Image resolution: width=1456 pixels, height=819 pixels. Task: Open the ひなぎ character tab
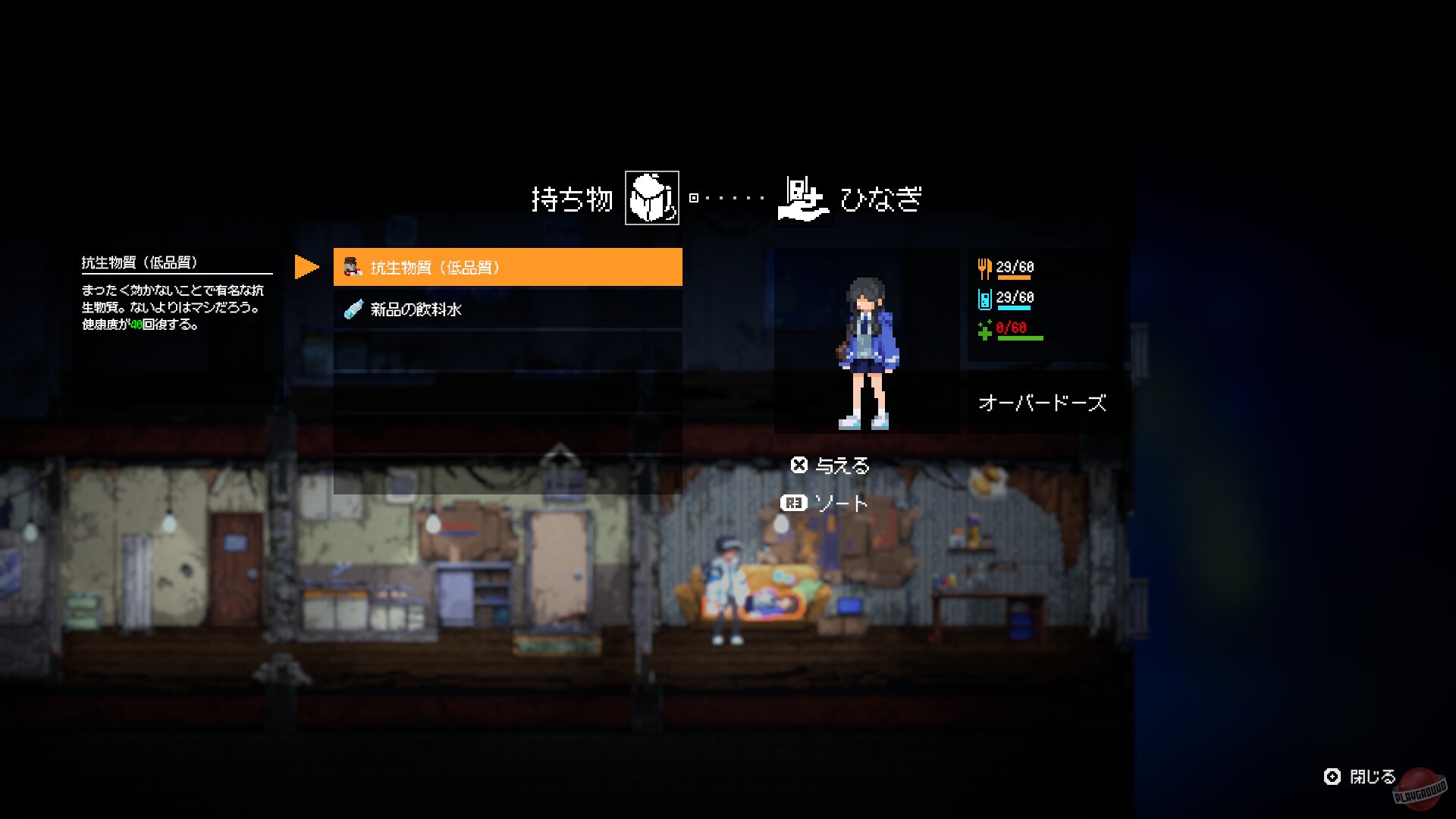pyautogui.click(x=883, y=199)
